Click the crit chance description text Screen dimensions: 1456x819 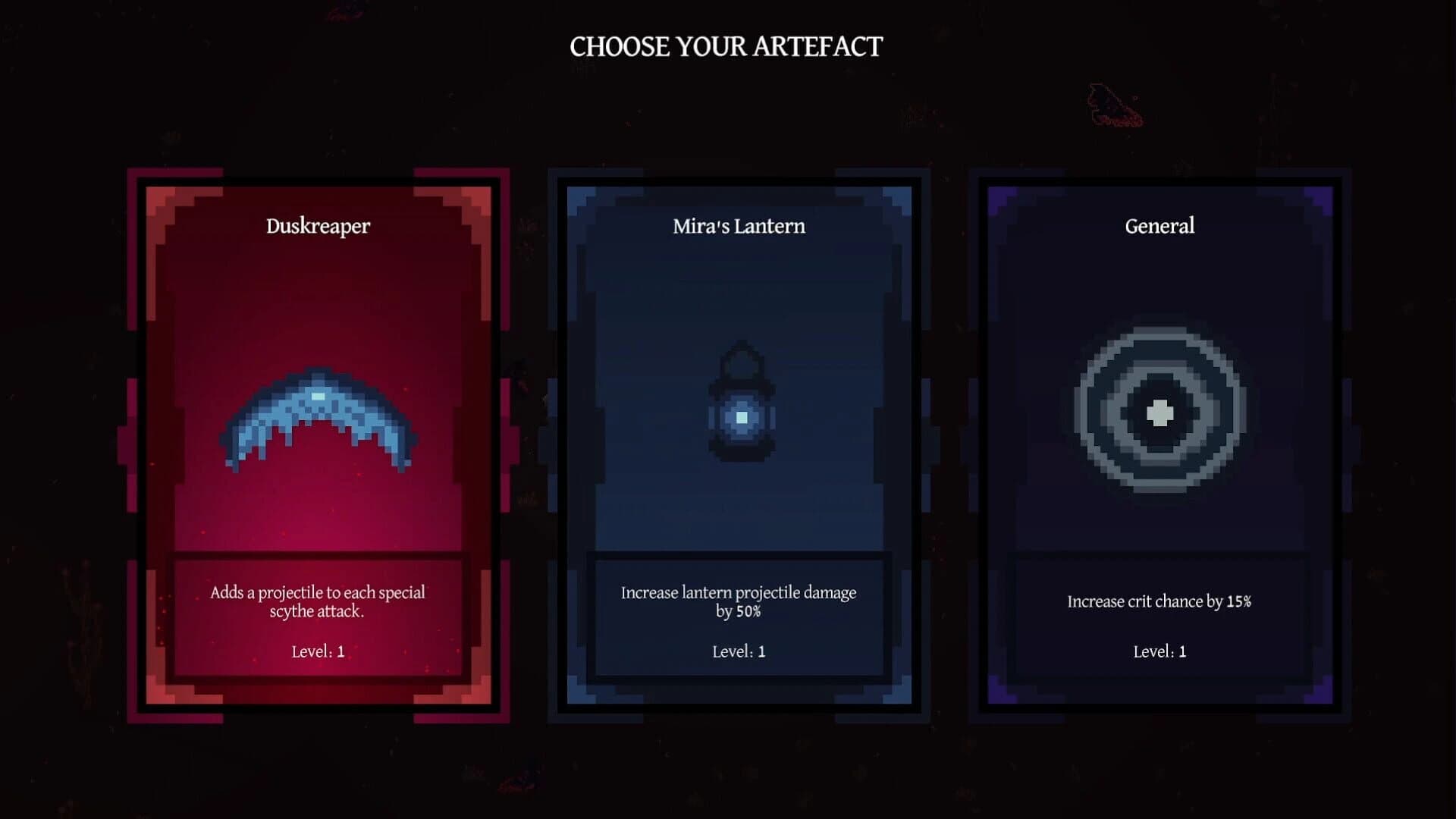point(1160,602)
